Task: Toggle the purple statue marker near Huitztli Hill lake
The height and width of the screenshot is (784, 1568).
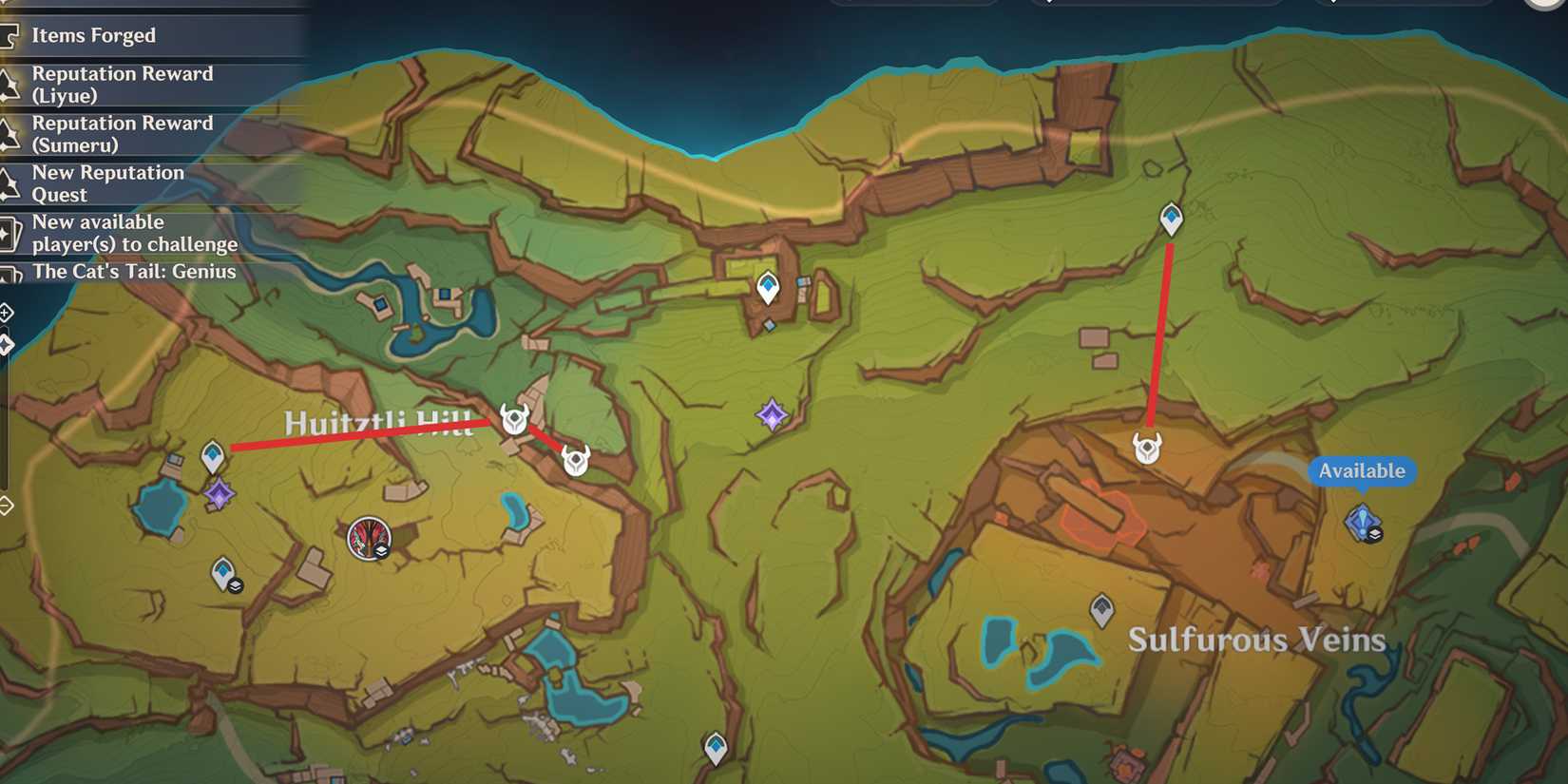Action: [x=220, y=492]
